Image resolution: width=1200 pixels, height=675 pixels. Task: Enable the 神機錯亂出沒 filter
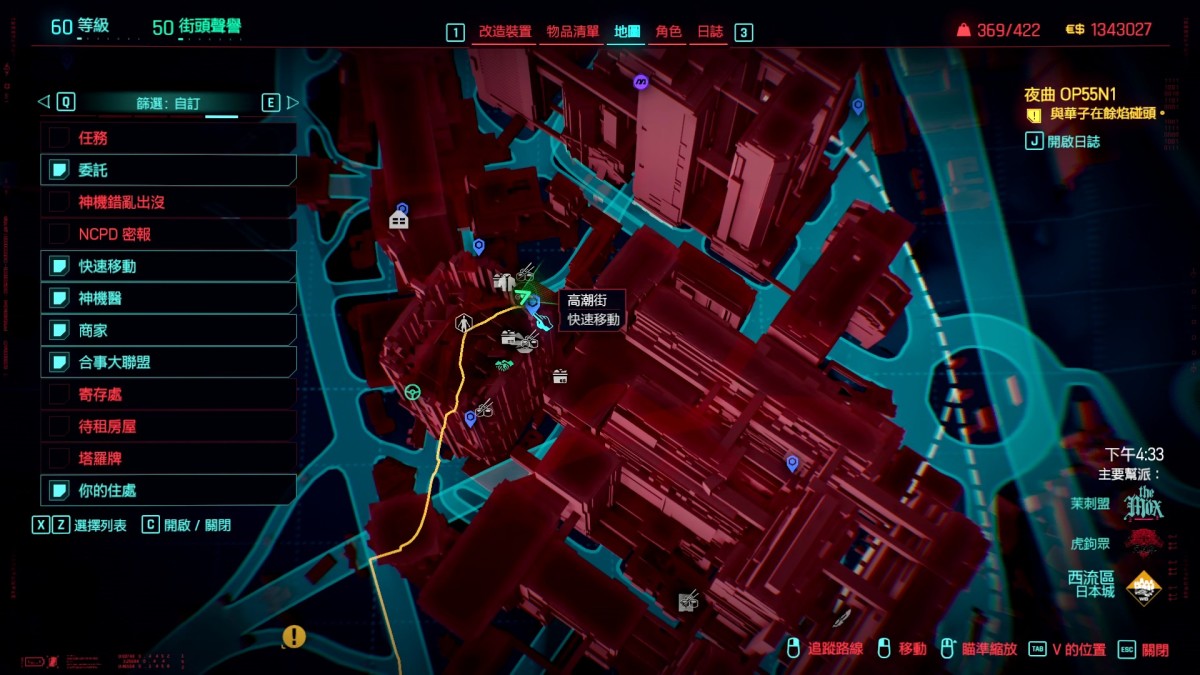(x=168, y=202)
